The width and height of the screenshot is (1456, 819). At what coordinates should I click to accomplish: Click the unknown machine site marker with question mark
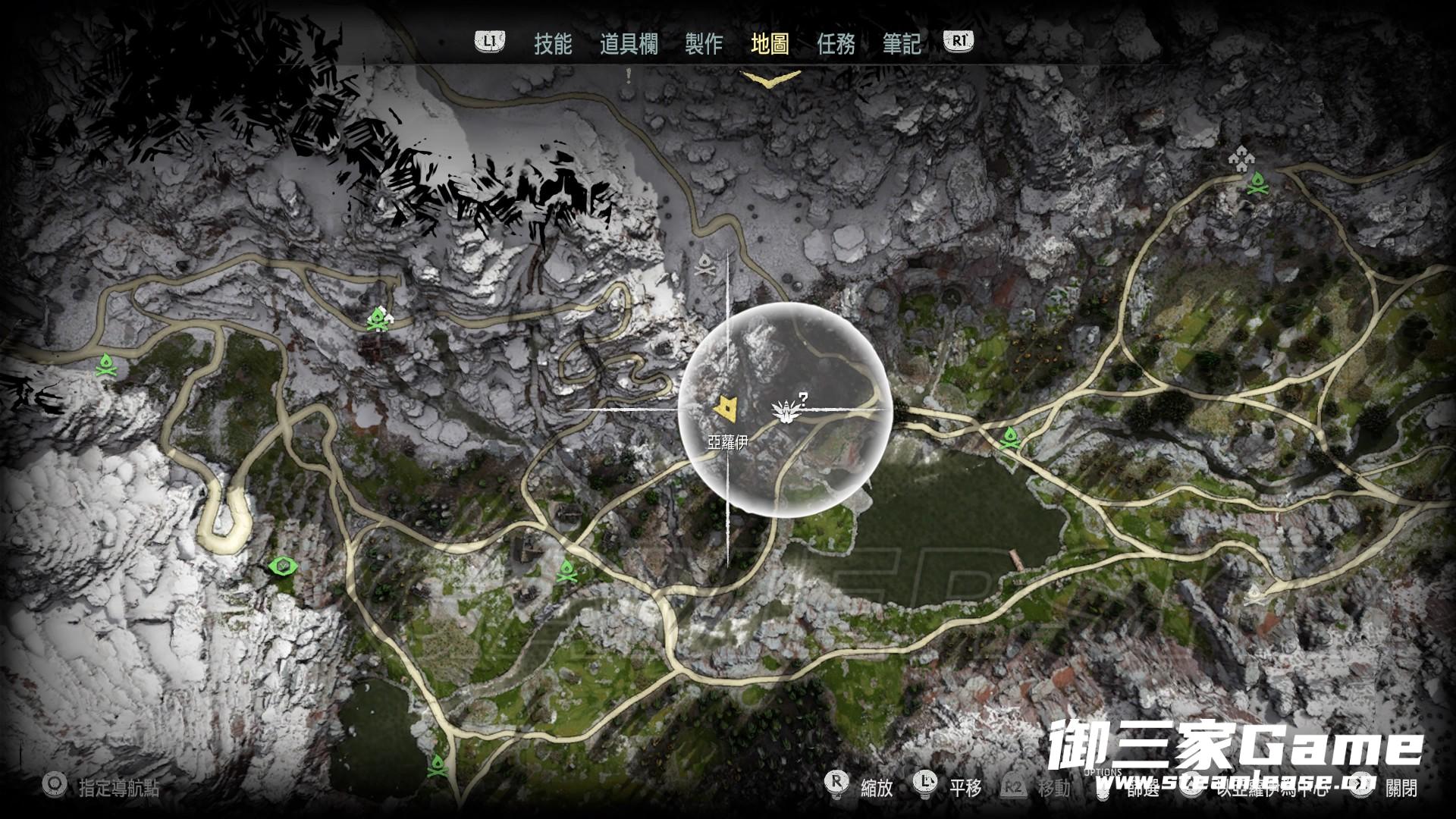click(x=784, y=409)
